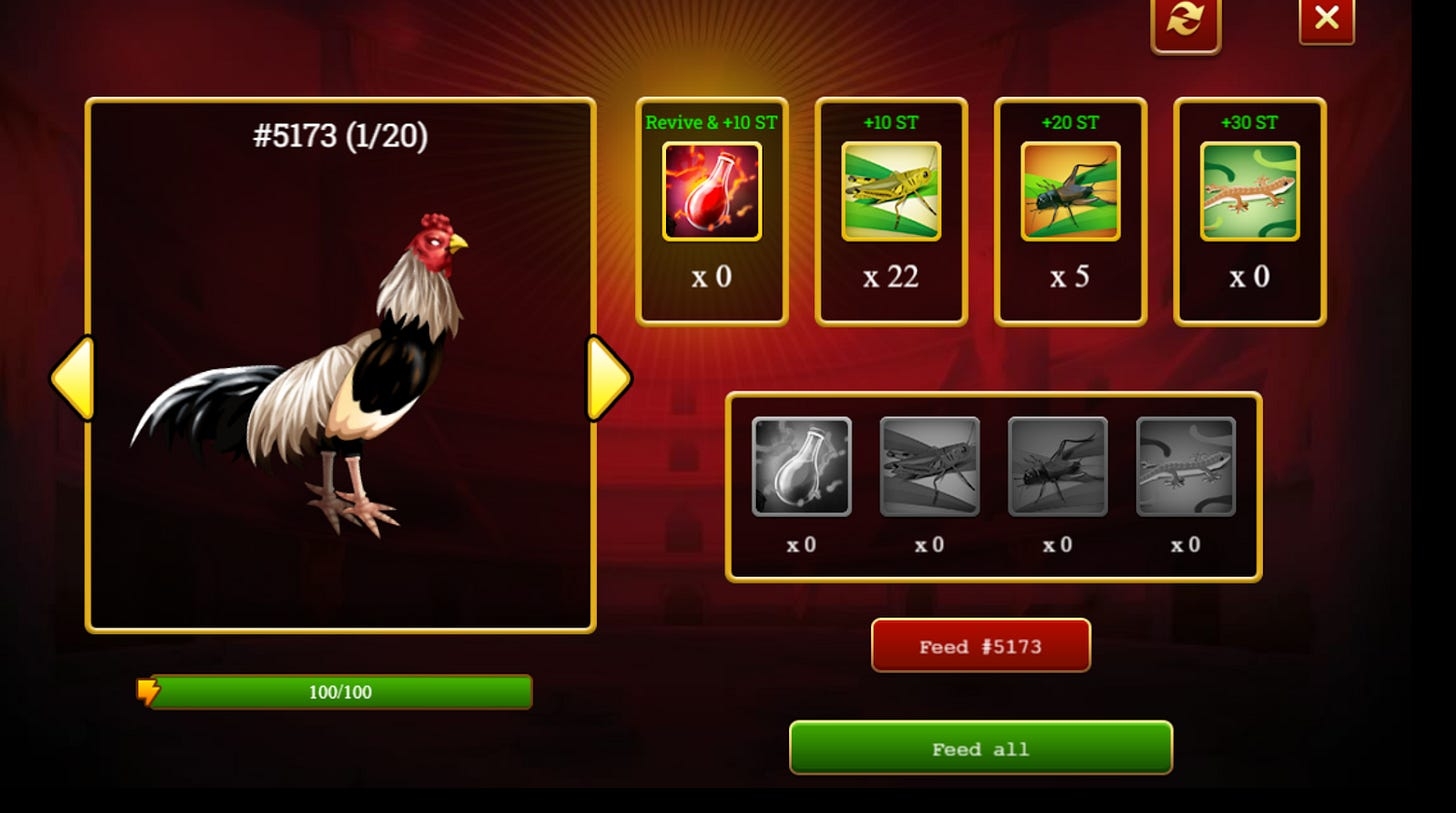Show the next rooster with right arrow
The height and width of the screenshot is (813, 1456).
(x=607, y=377)
